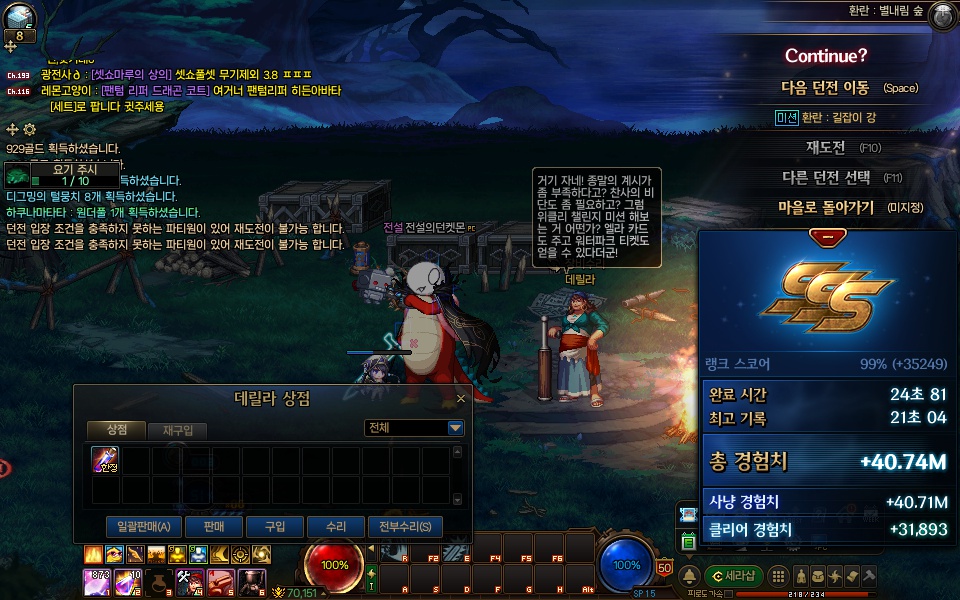960x600 pixels.
Task: Open the 세라샵 cash shop
Action: [734, 576]
